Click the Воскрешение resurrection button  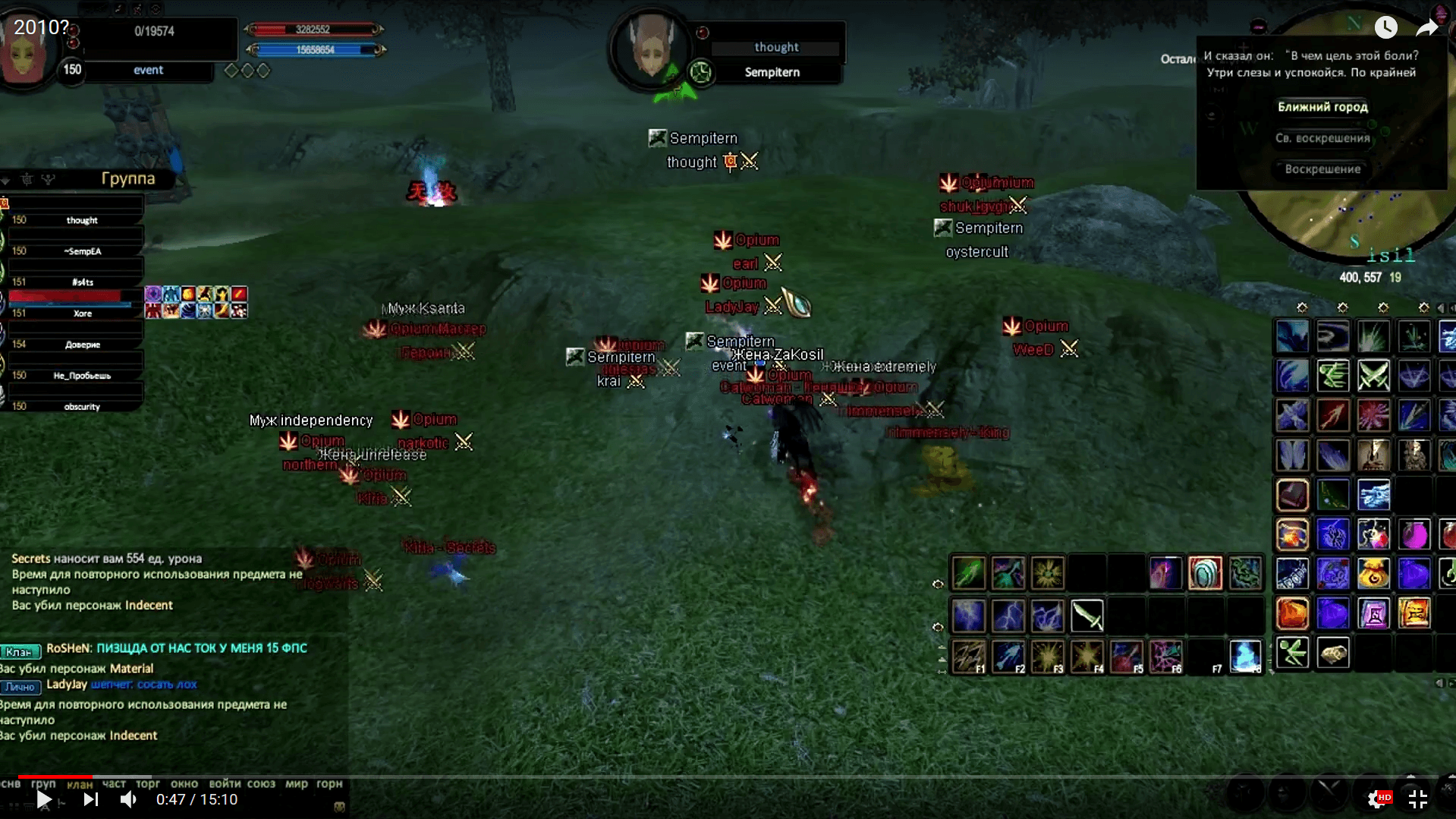click(1322, 169)
